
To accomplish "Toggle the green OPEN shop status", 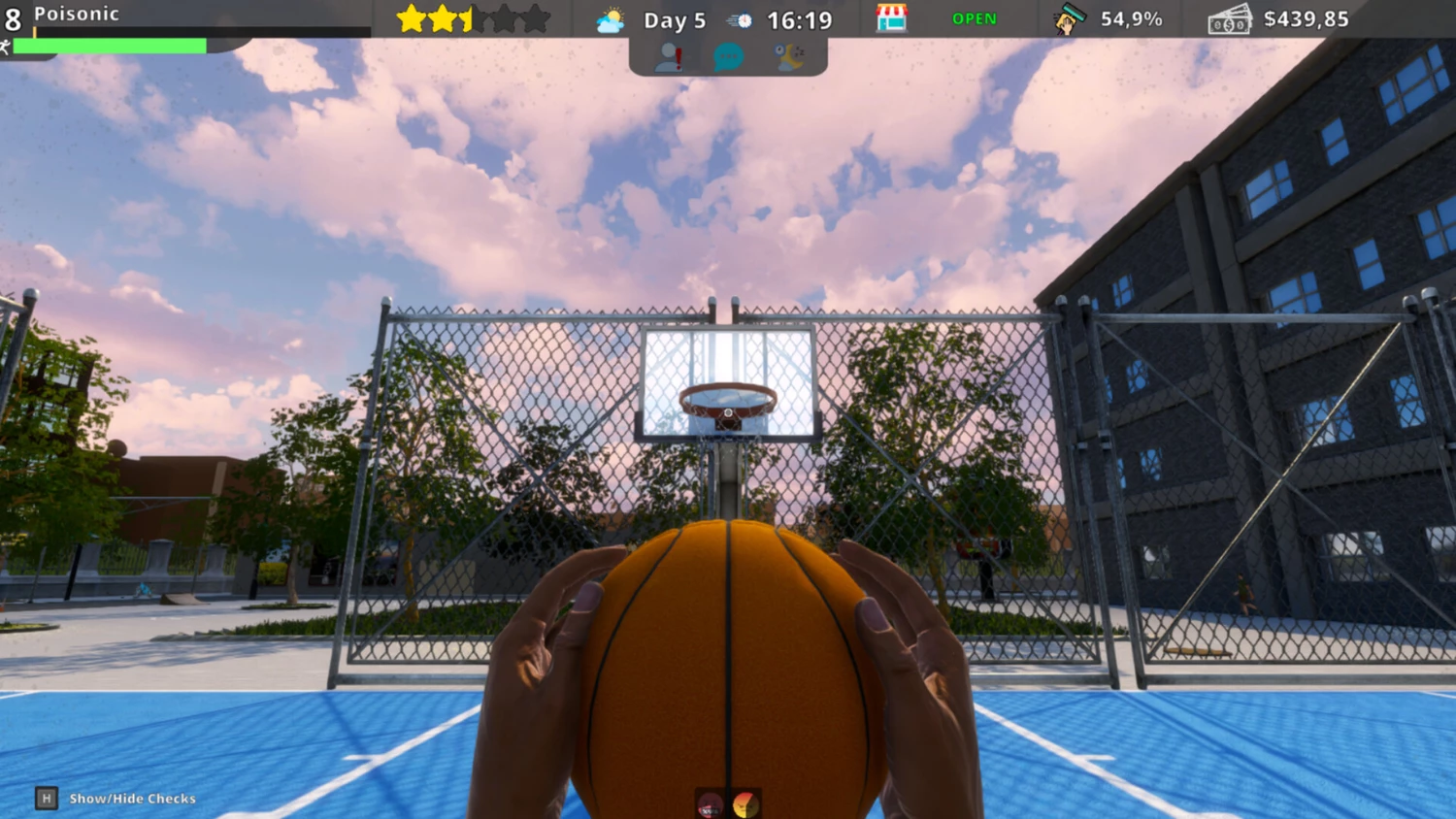I will pos(974,19).
